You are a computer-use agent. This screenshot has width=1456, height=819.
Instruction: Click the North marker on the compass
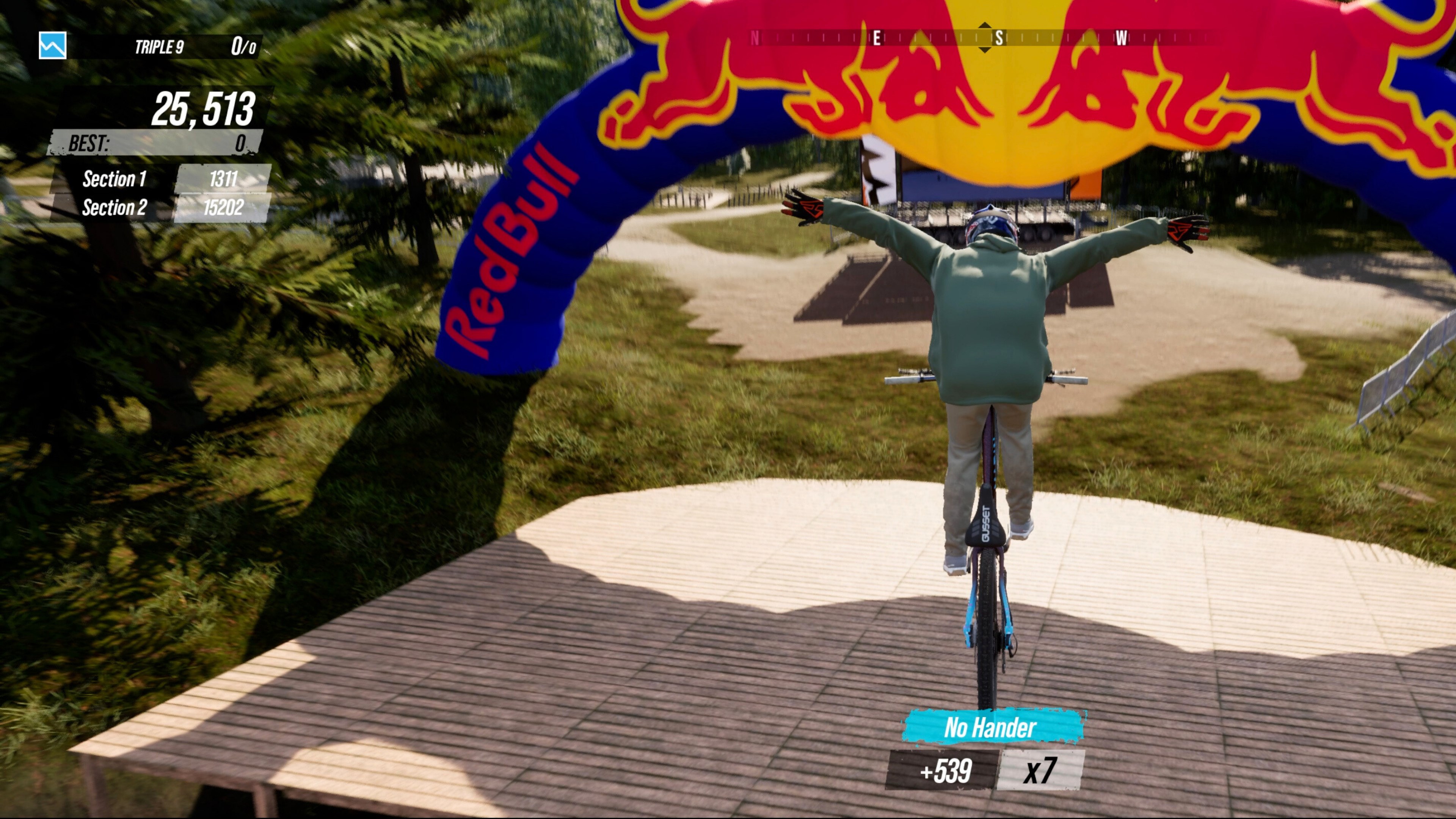coord(756,38)
